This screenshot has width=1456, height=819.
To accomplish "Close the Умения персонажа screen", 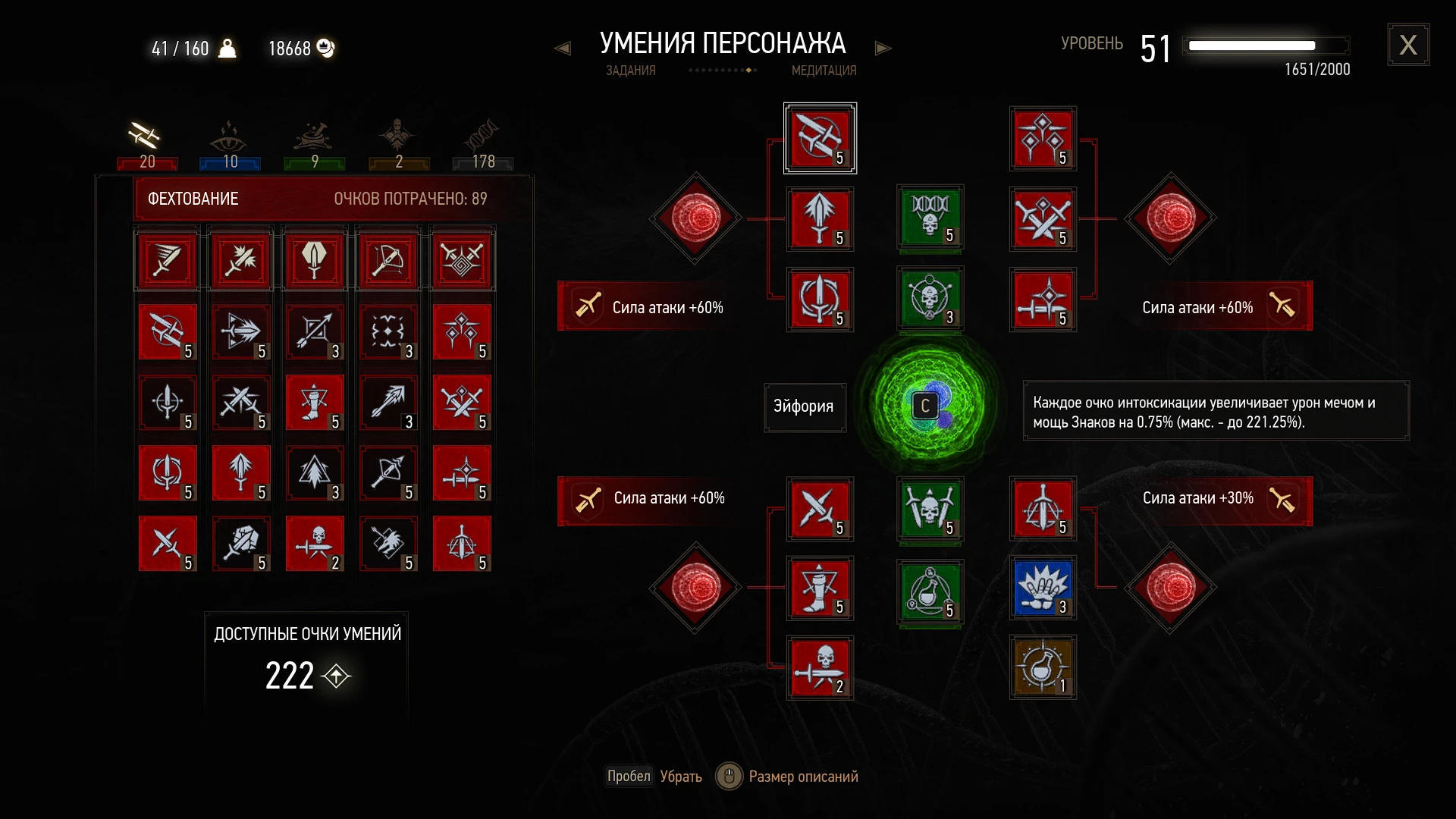I will pos(1409,44).
